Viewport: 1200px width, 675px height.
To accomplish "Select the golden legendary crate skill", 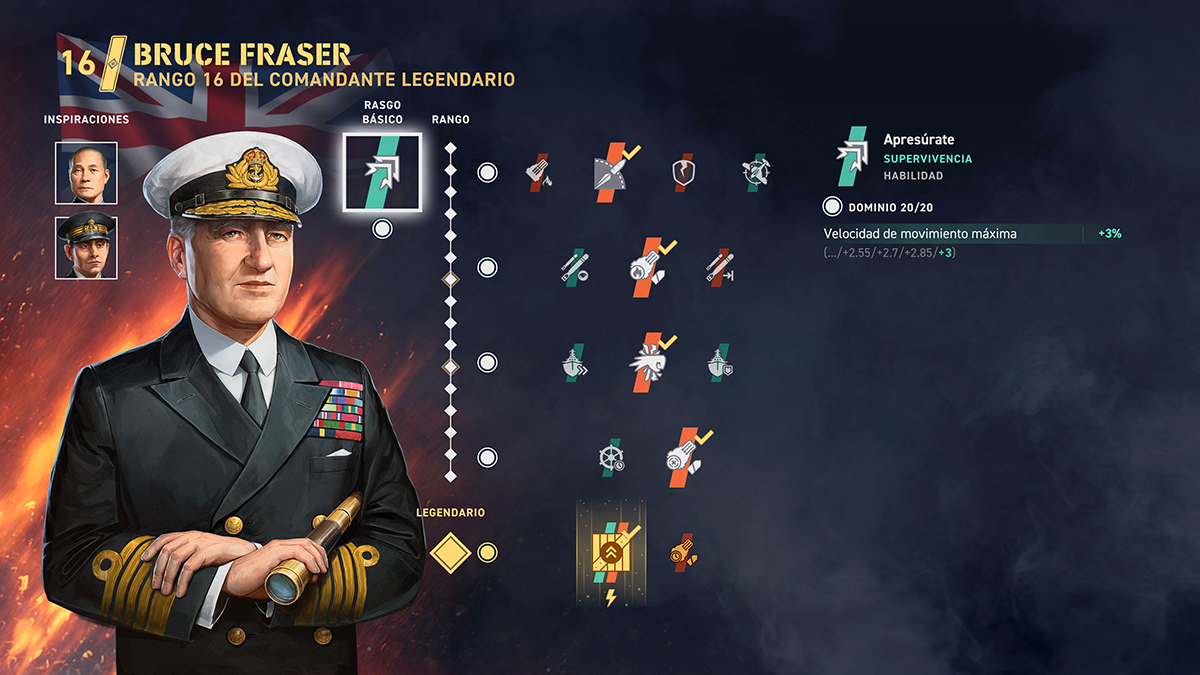I will click(x=611, y=552).
